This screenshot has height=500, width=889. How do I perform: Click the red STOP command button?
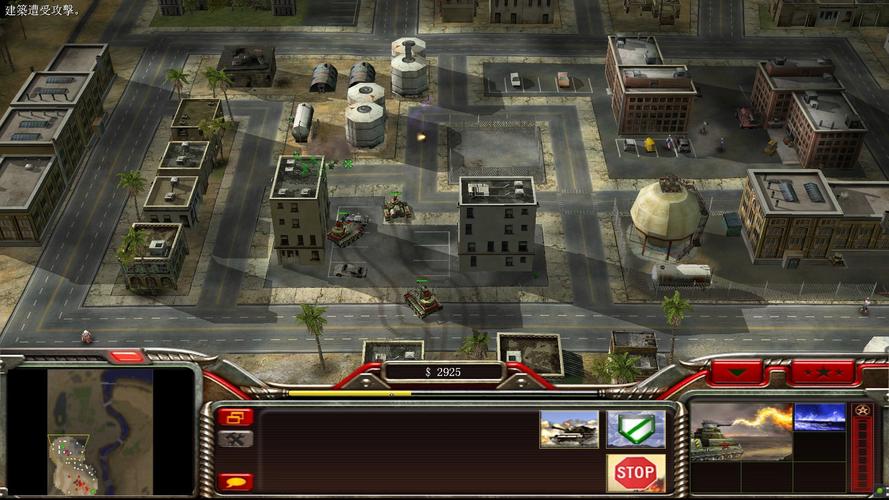[x=635, y=472]
